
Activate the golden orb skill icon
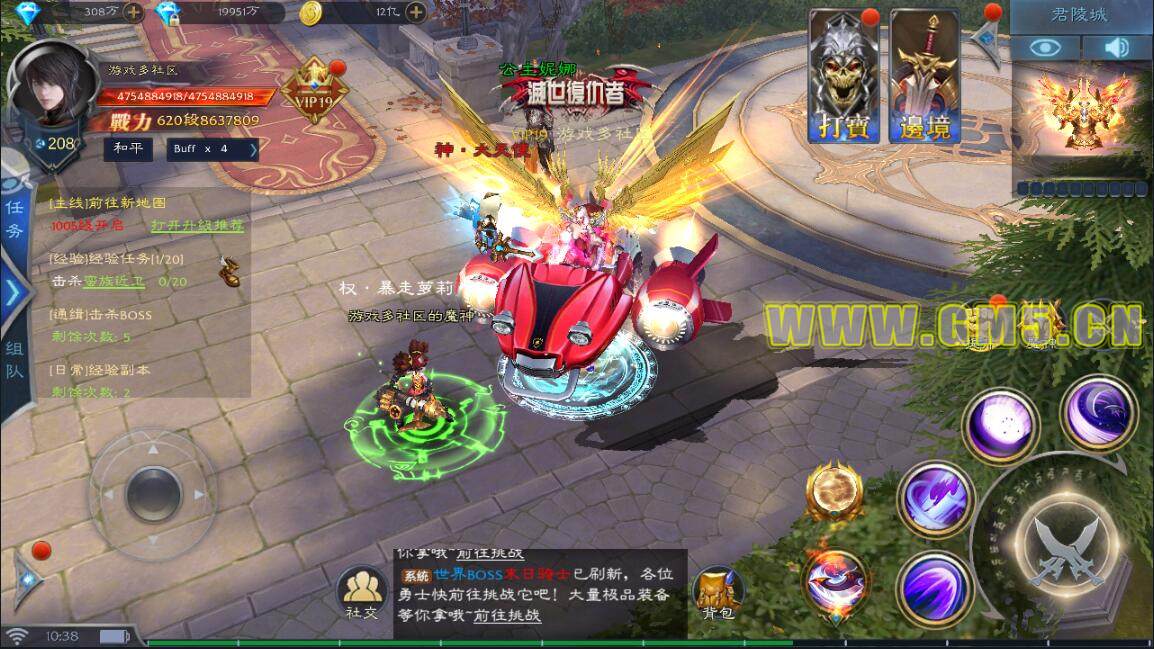(835, 491)
